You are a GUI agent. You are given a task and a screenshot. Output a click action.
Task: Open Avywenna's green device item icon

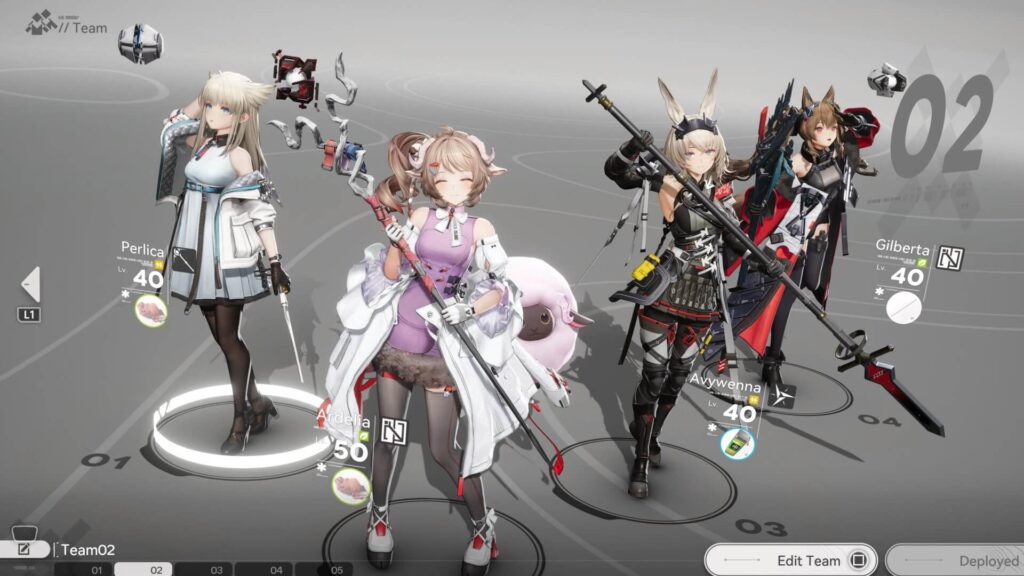(738, 442)
